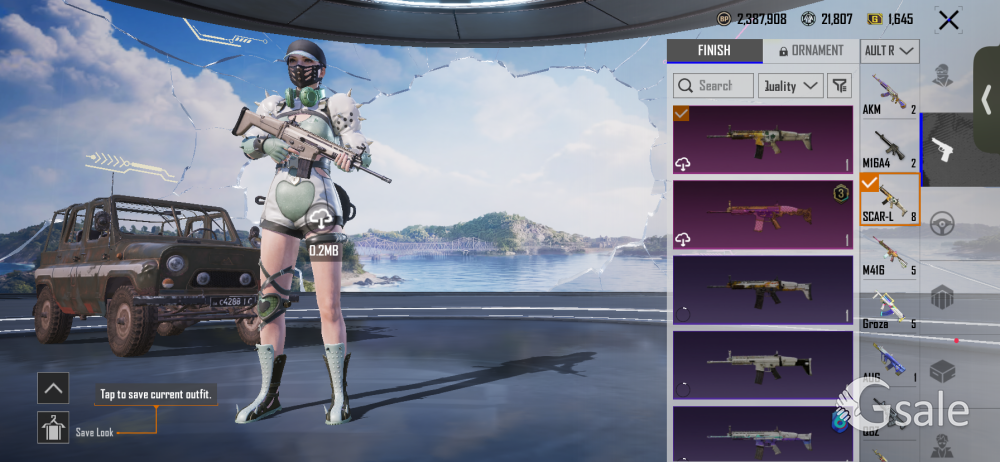Expand the side panel arrow
Screen dimensions: 1000x462
[986, 100]
